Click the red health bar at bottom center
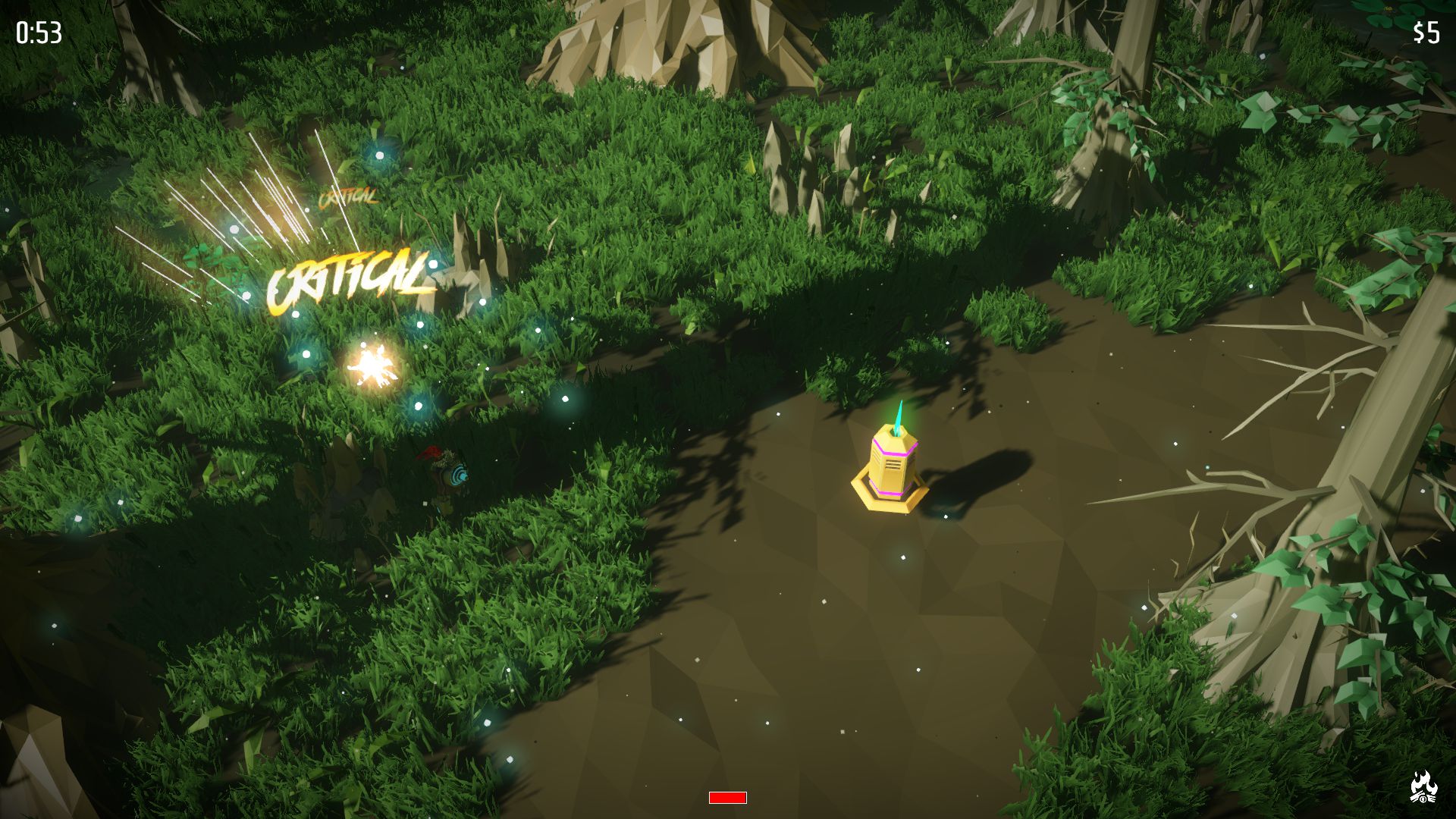 (726, 797)
